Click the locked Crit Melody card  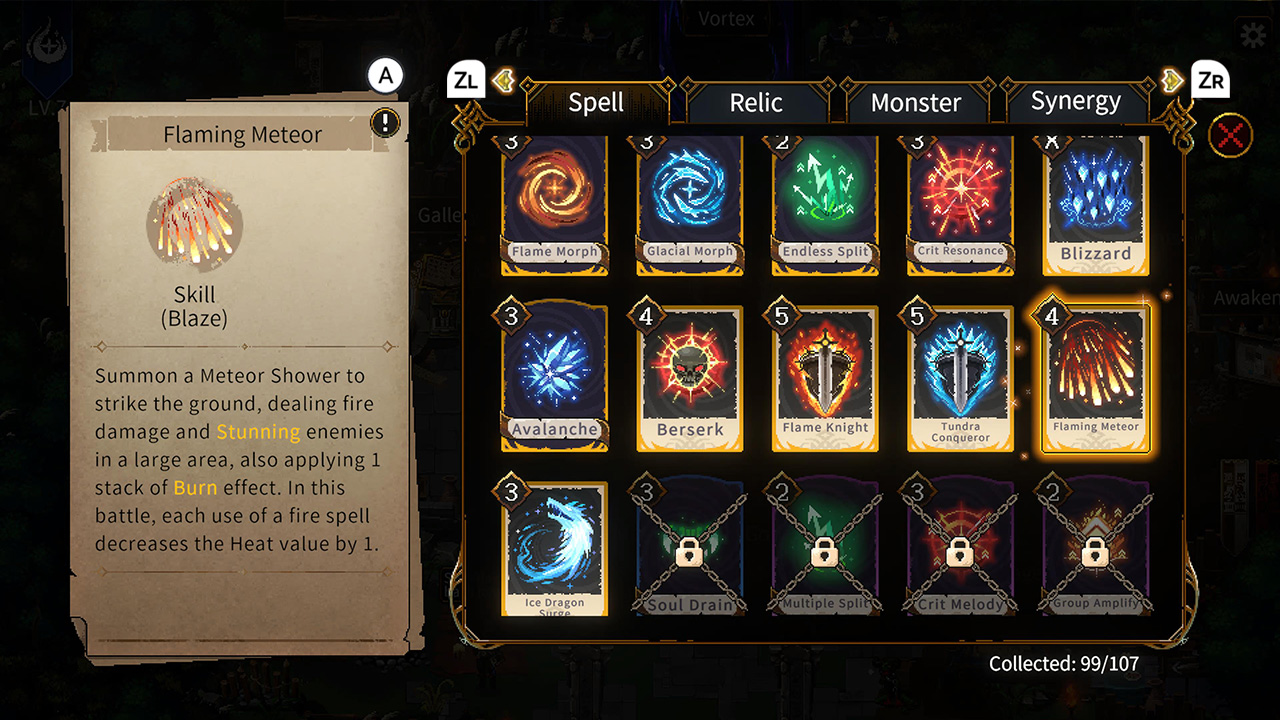(961, 548)
